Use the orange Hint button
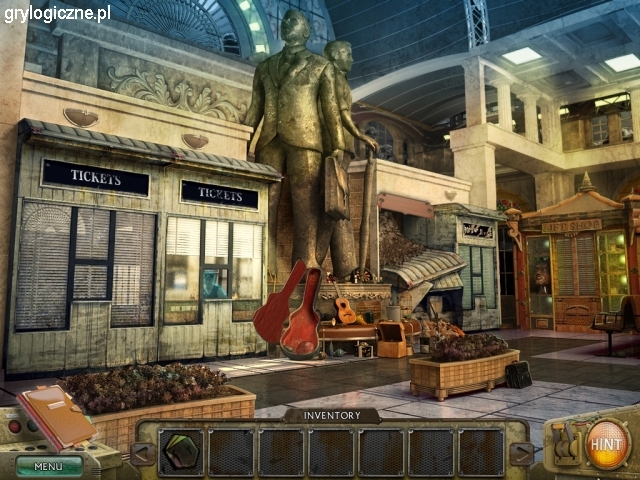Screen dimensions: 640x480 (607, 443)
